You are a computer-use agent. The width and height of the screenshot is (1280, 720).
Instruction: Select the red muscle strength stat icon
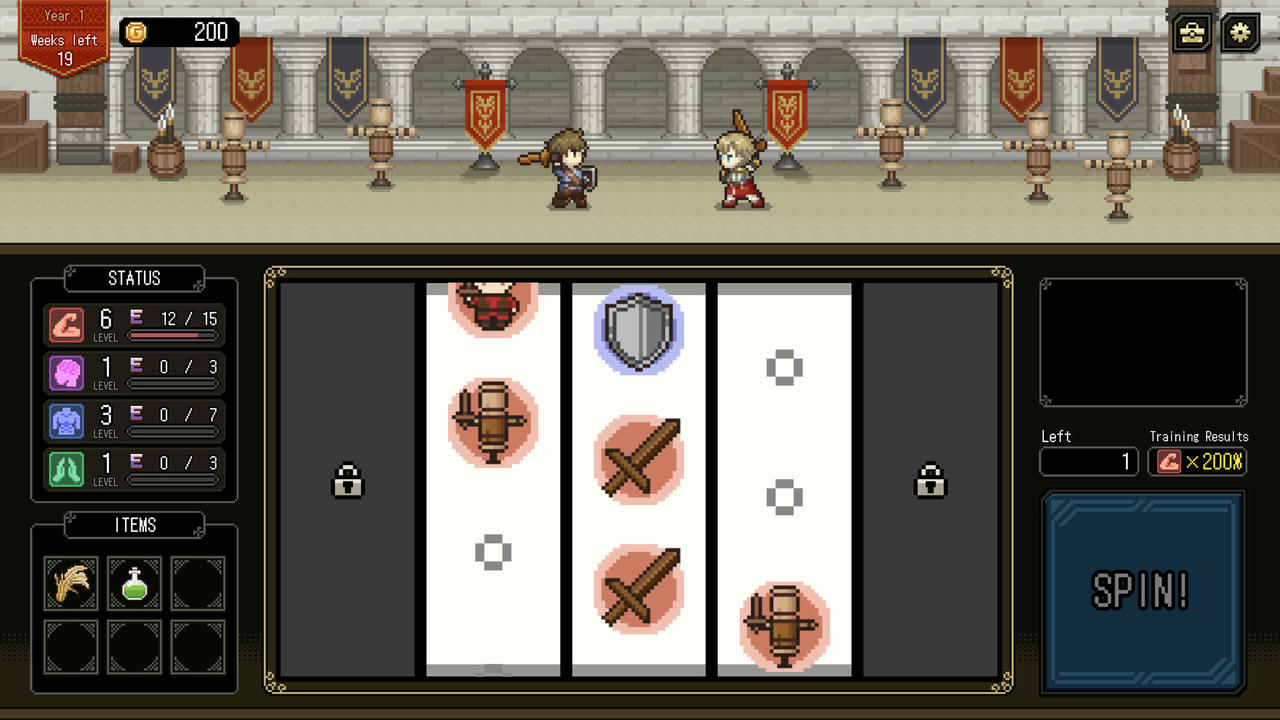[65, 321]
